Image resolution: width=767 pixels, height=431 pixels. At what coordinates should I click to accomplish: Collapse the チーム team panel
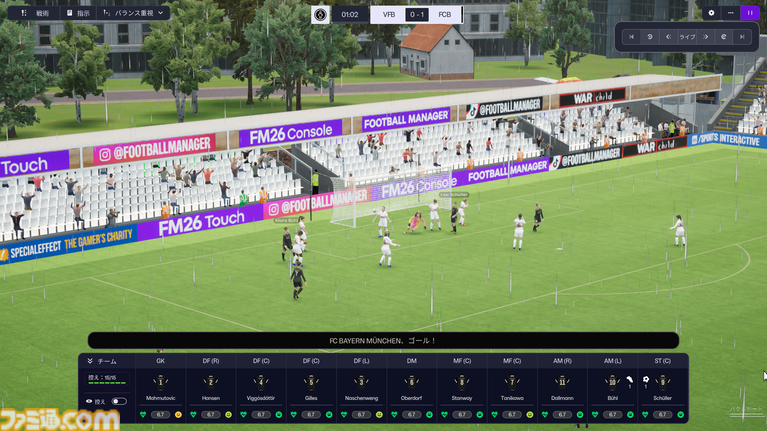(91, 361)
